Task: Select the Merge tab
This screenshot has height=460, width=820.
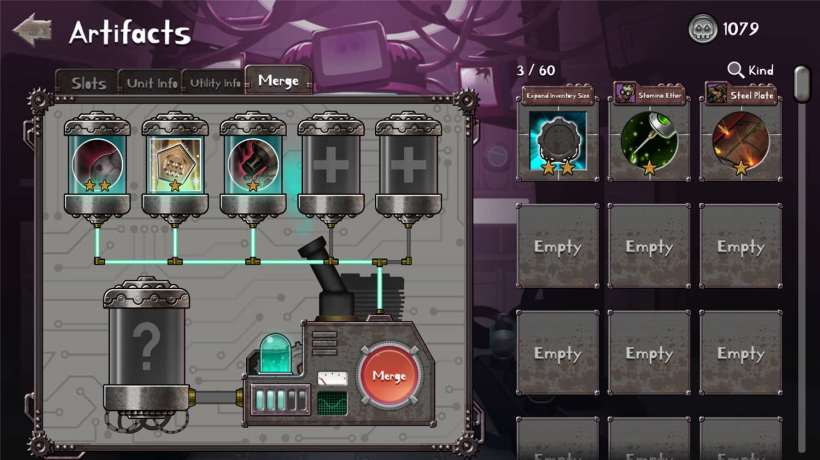Action: 278,81
